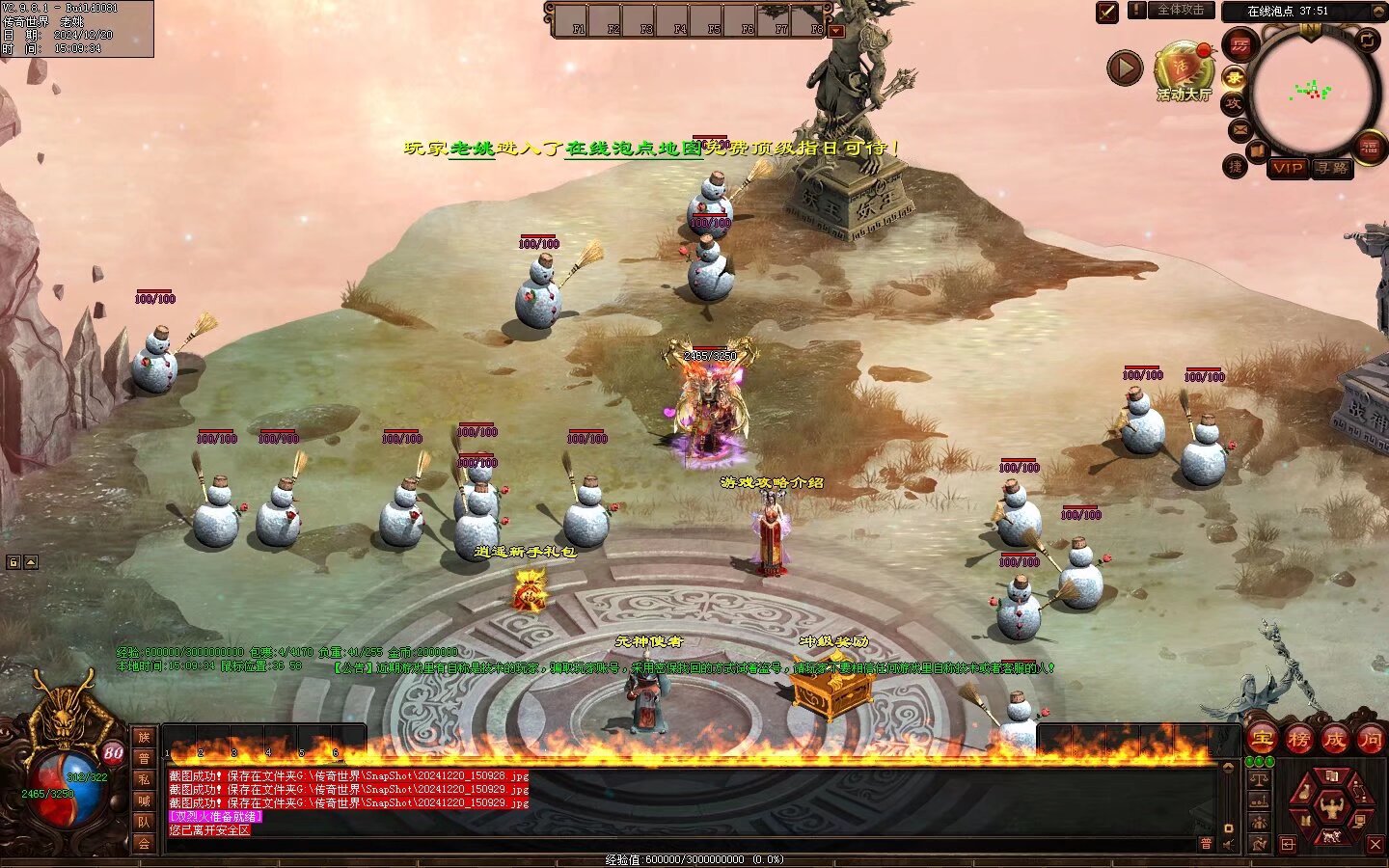The image size is (1389, 868).
Task: Open the 成 achievements button
Action: pos(1334,740)
